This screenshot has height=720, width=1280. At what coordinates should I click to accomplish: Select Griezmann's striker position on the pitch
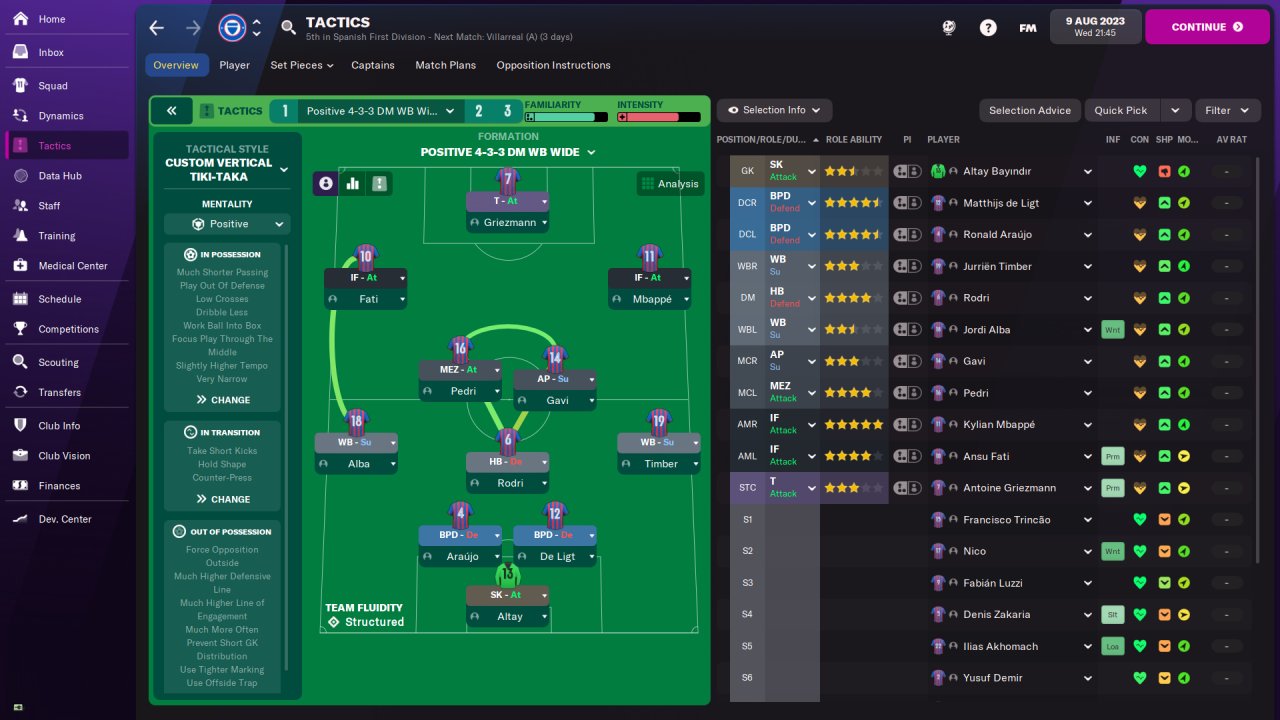508,201
